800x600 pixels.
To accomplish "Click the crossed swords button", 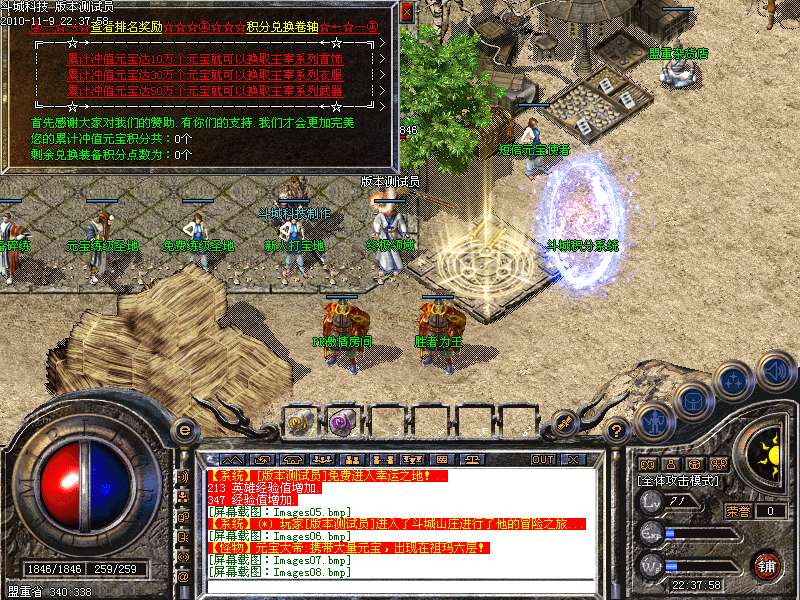I will 566,421.
